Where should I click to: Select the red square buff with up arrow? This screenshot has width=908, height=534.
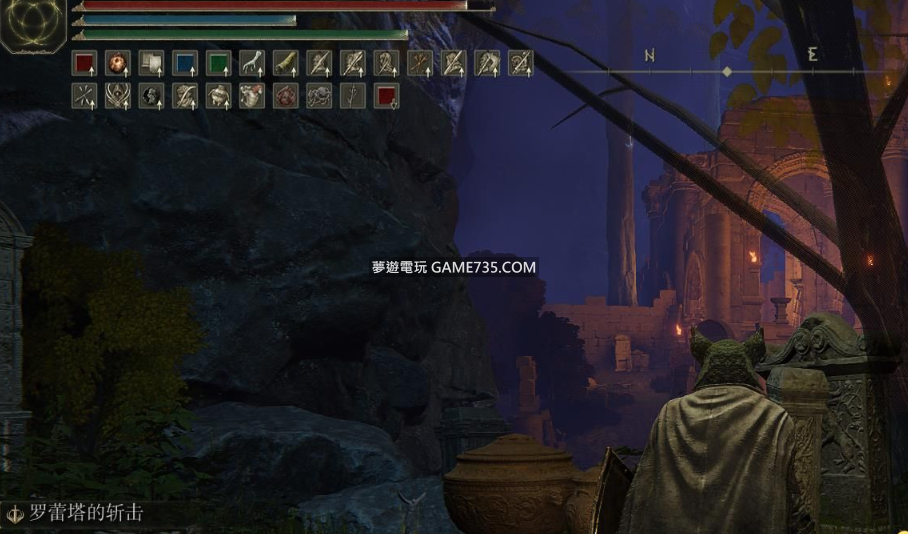pyautogui.click(x=84, y=64)
